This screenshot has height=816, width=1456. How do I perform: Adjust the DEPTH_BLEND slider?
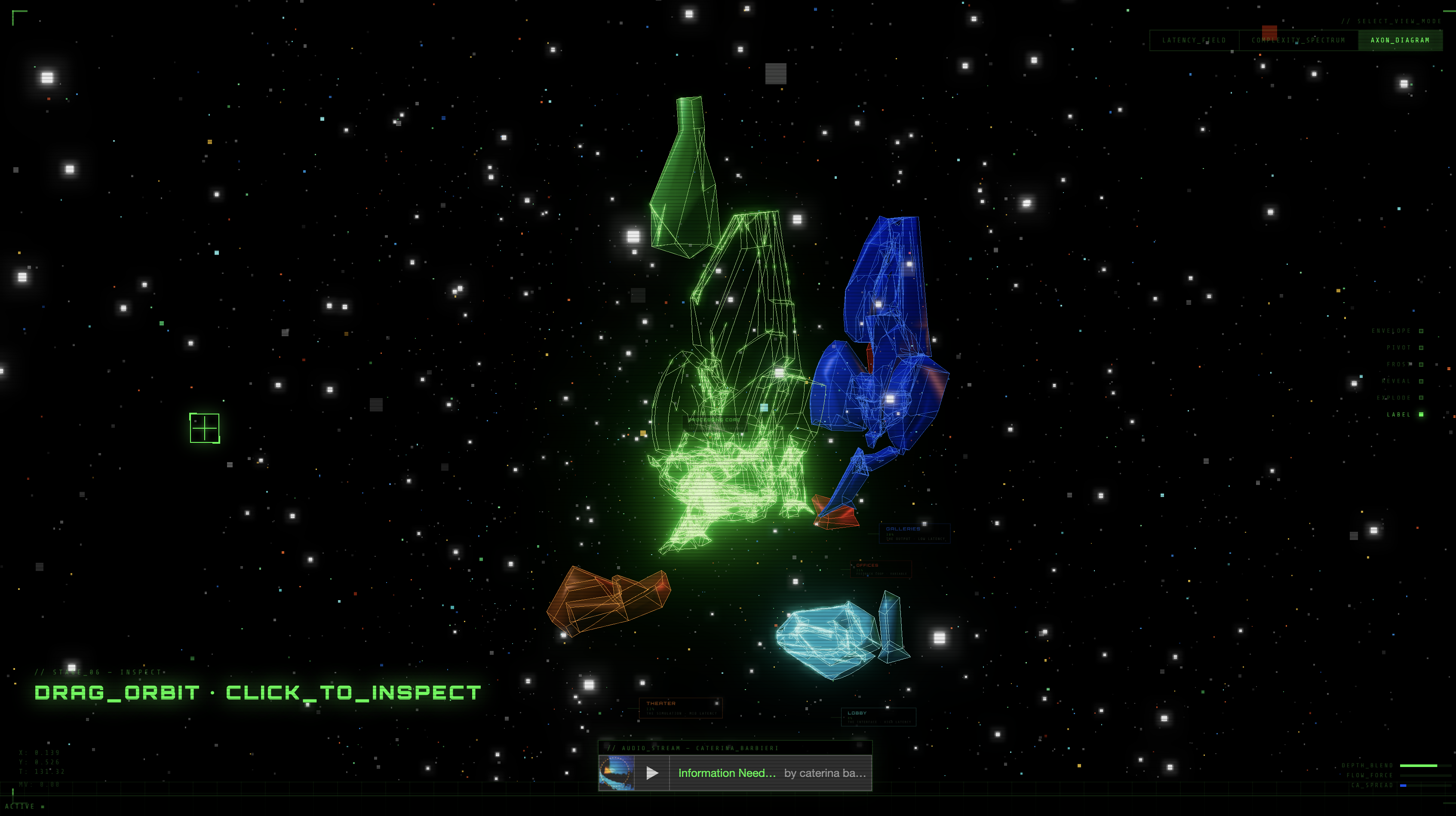tap(1425, 766)
